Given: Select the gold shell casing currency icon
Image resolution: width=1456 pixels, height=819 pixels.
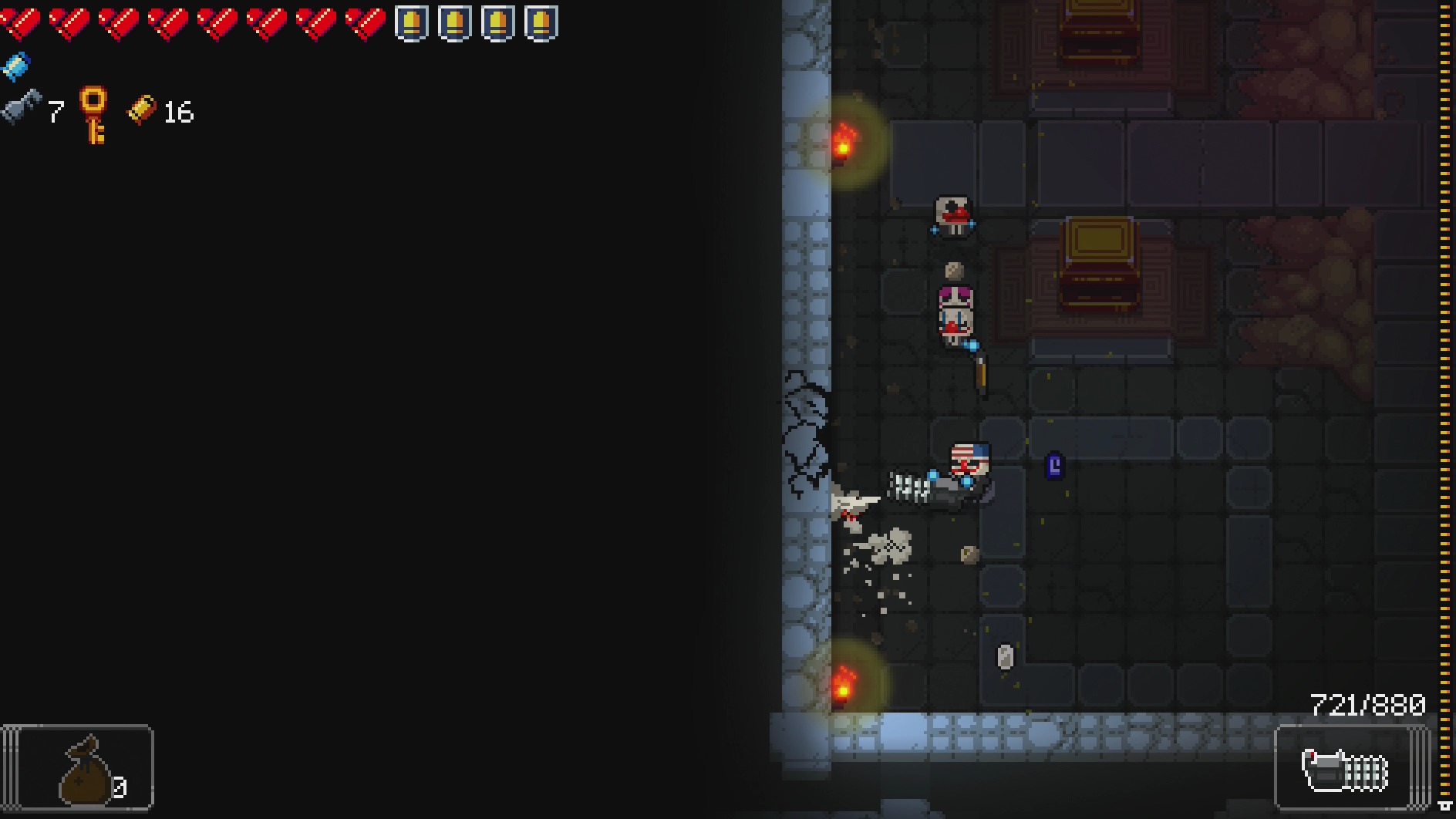Looking at the screenshot, I should click(141, 110).
